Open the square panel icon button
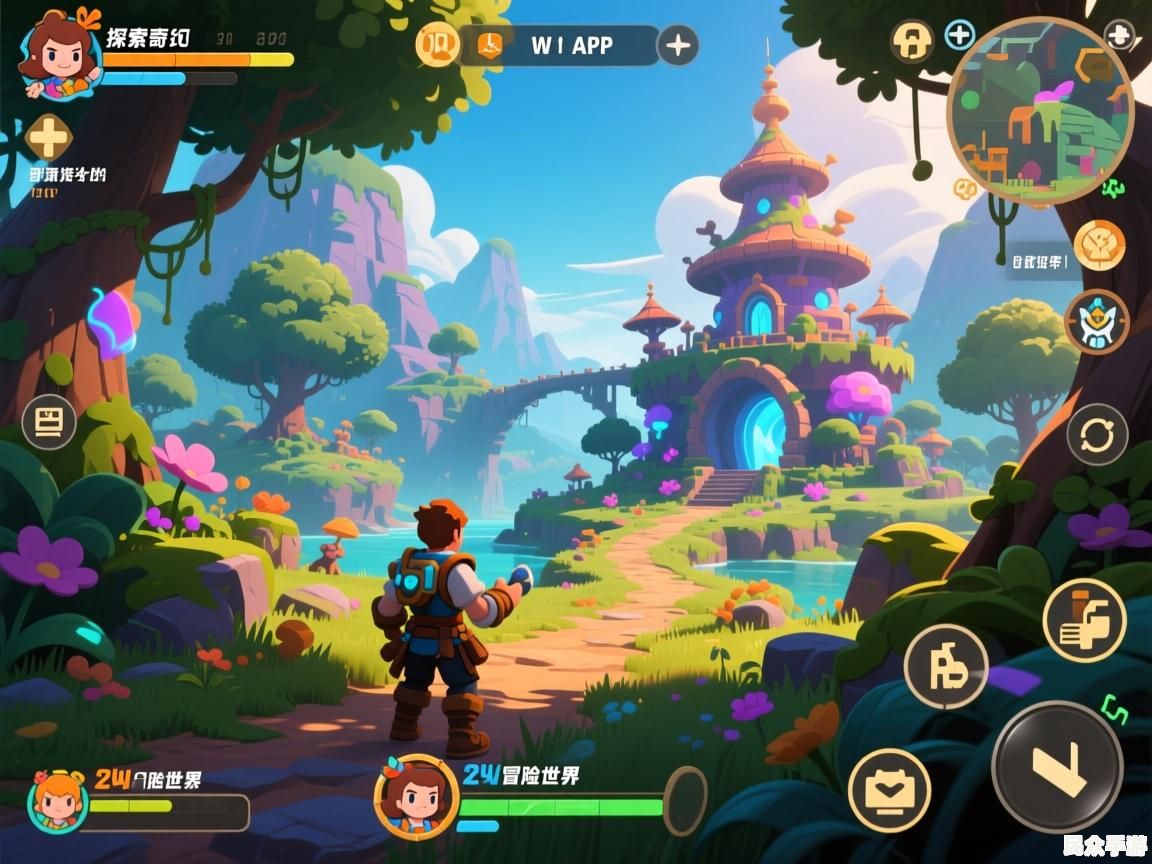1152x864 pixels. click(x=48, y=422)
